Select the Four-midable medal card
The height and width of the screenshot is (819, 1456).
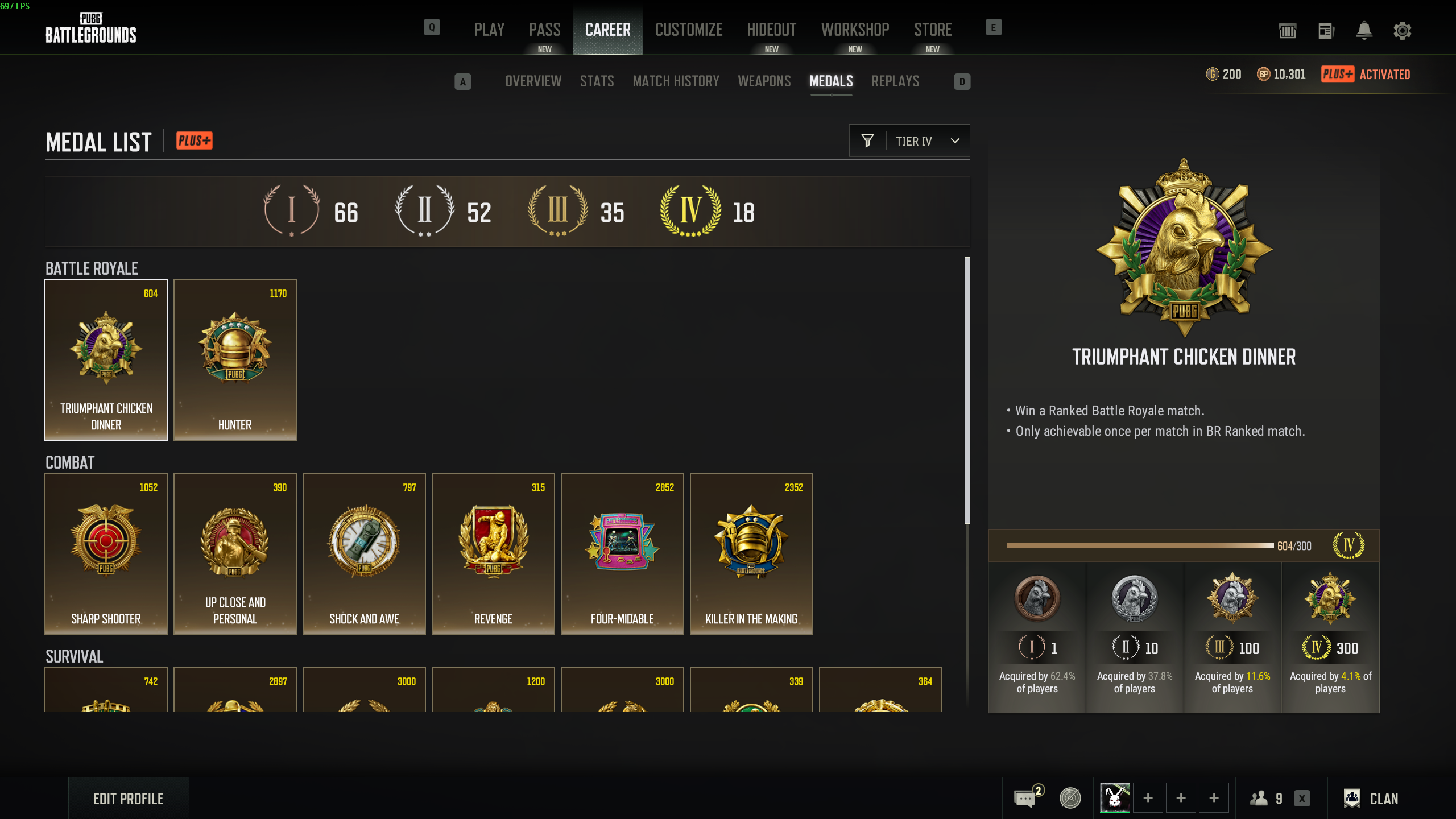[622, 553]
